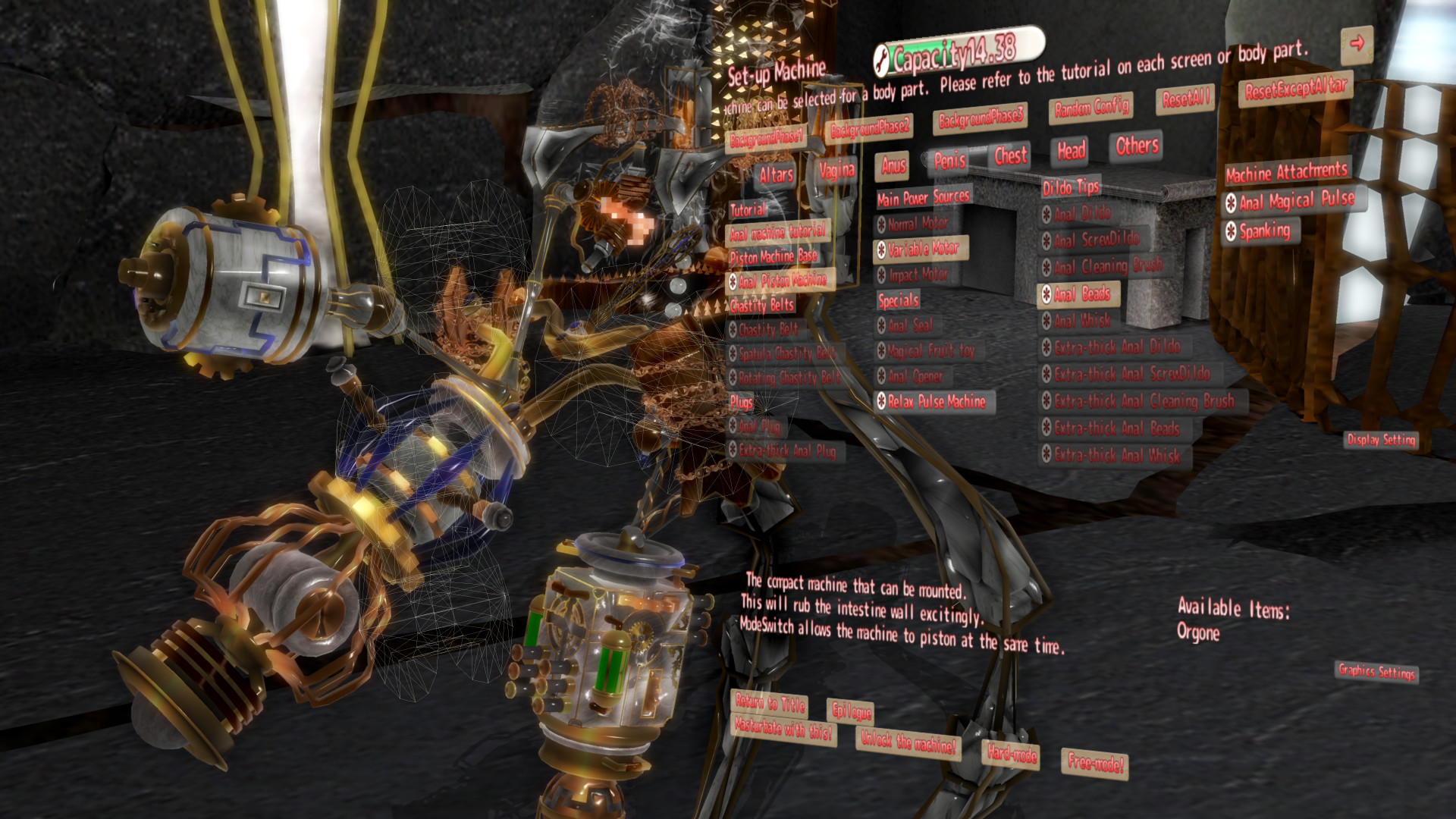Screen dimensions: 1456x819
Task: Click the wrench icon on the Capacity bar
Action: 882,59
